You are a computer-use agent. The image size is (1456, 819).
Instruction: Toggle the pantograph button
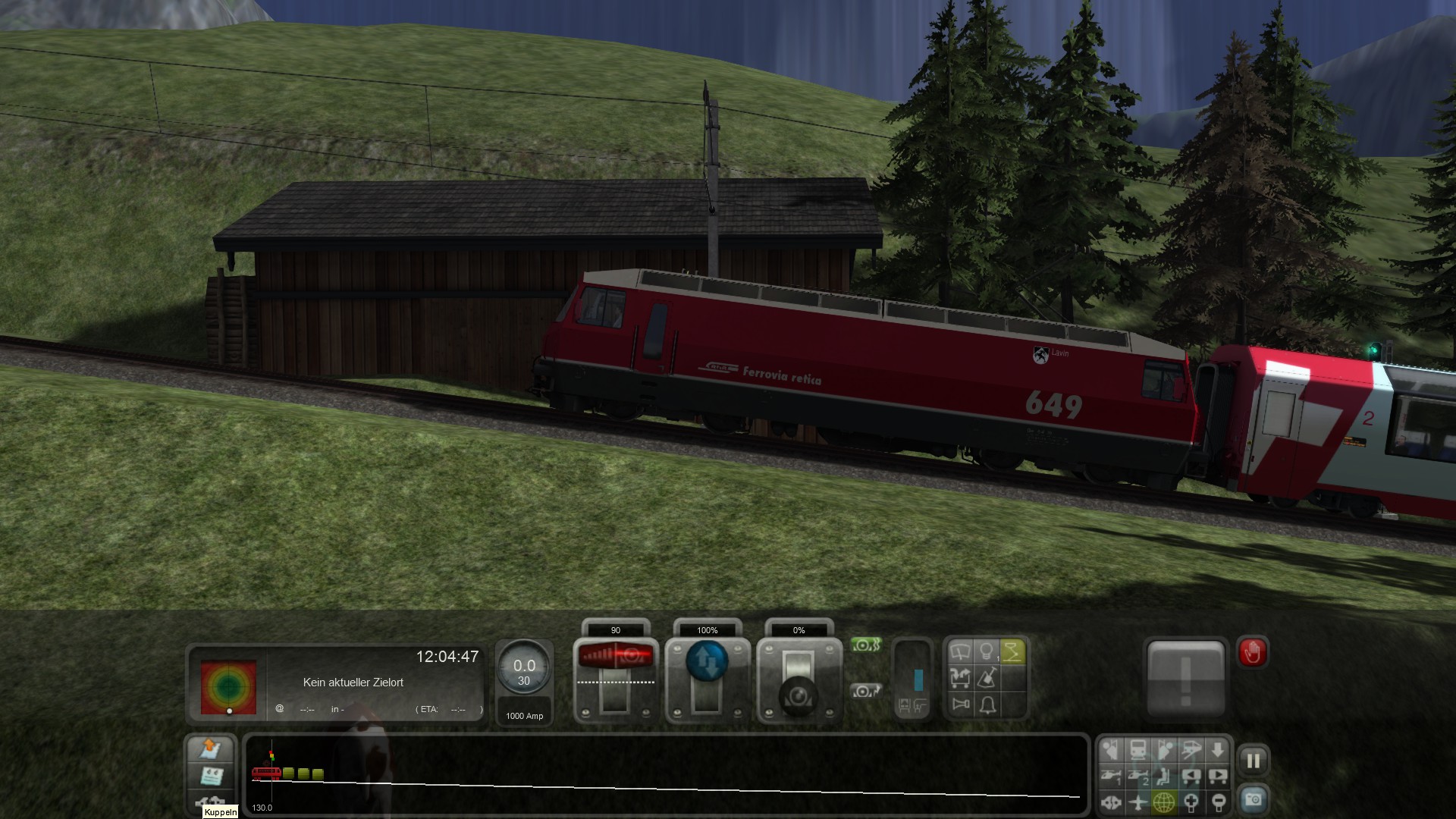click(x=1012, y=652)
